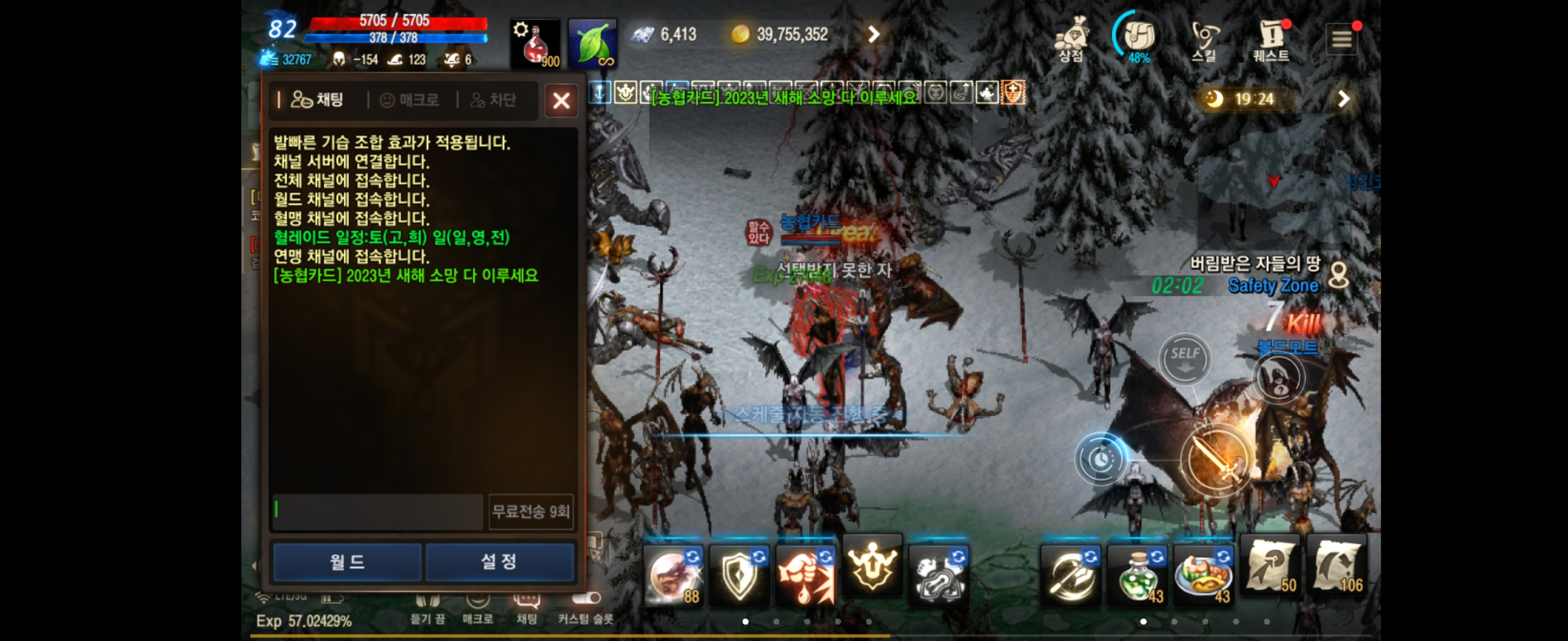The height and width of the screenshot is (641, 1568).
Task: Switch to the 매크로 tab in chat
Action: pyautogui.click(x=410, y=100)
